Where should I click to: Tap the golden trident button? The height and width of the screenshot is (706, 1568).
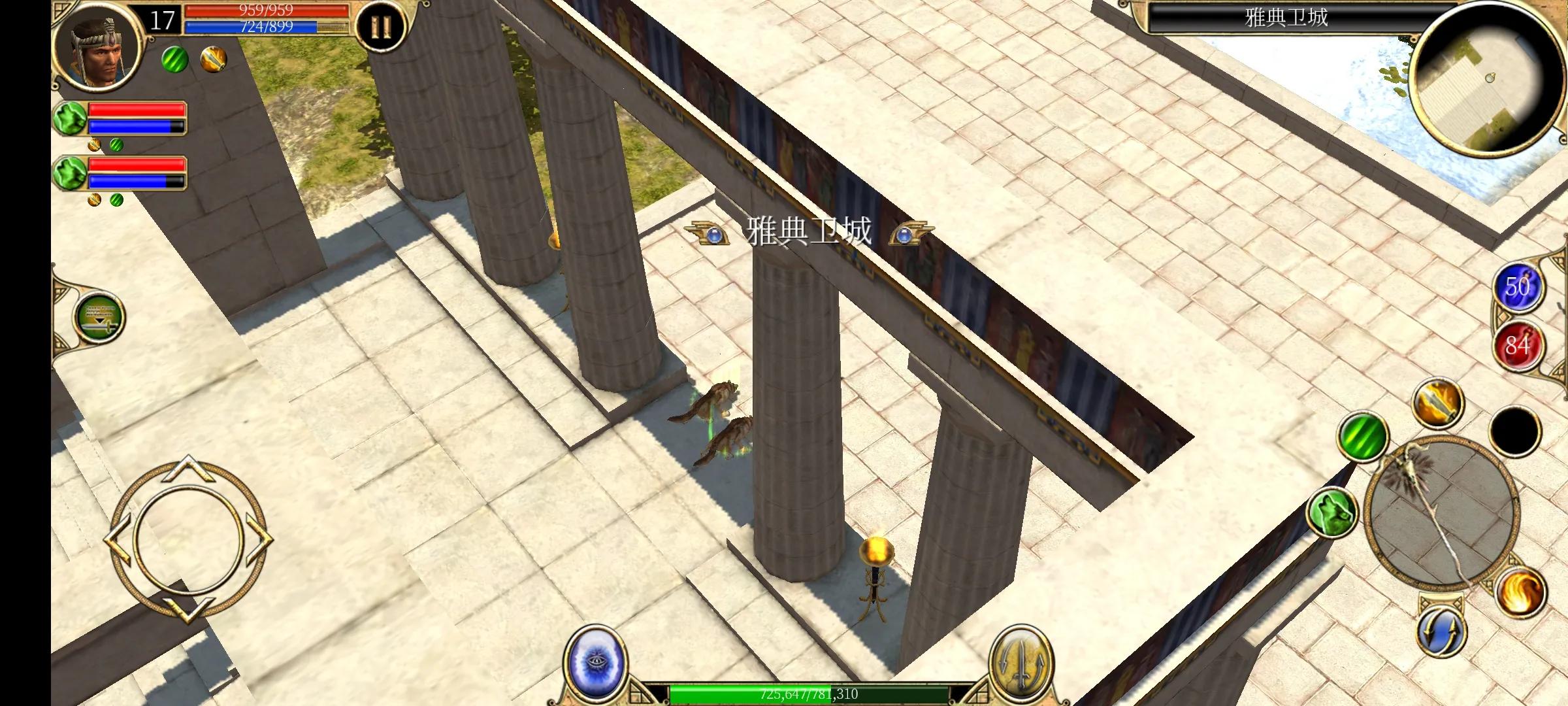pyautogui.click(x=1021, y=663)
